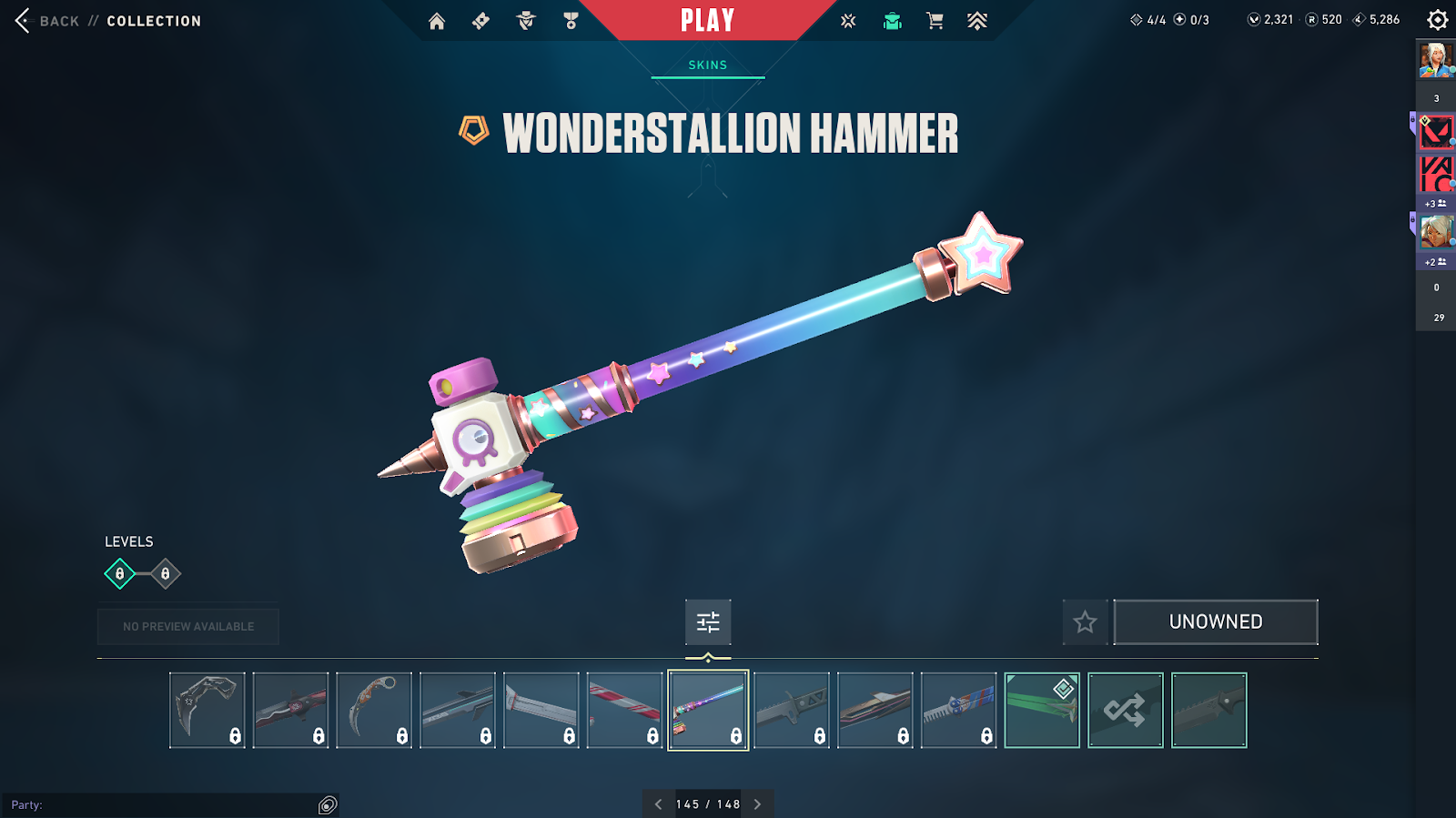Open the home screen via house icon
The width and height of the screenshot is (1456, 818).
click(x=437, y=21)
